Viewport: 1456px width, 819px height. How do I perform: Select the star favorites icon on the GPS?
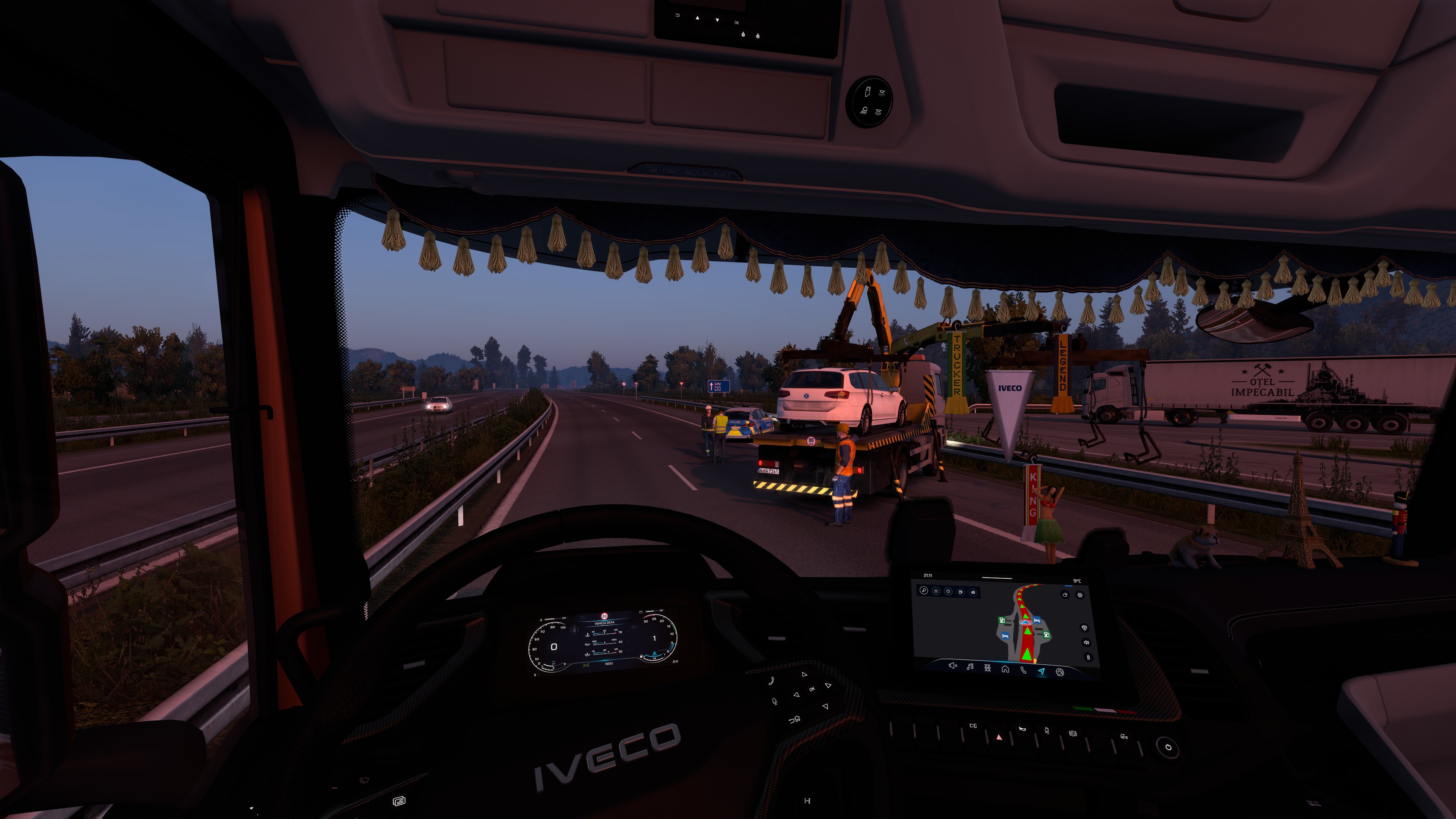[x=936, y=591]
